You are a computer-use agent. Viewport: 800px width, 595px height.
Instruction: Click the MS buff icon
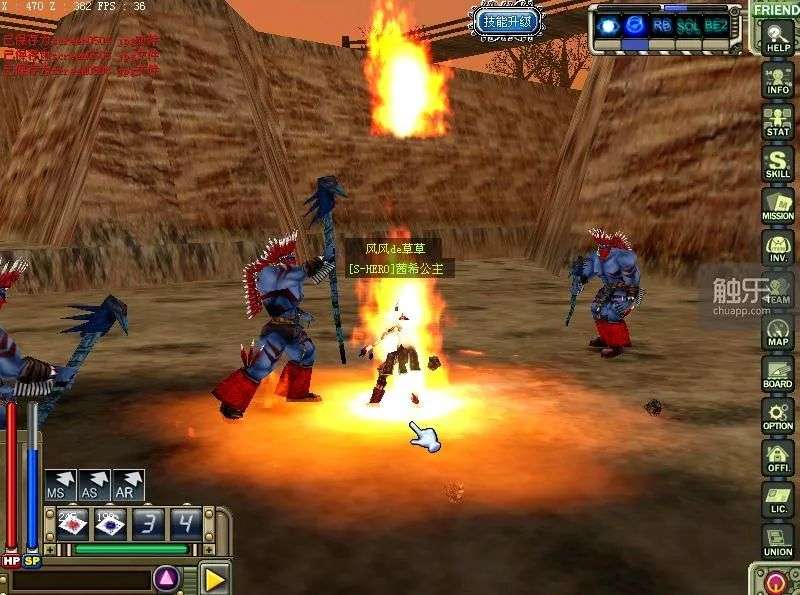tap(60, 486)
